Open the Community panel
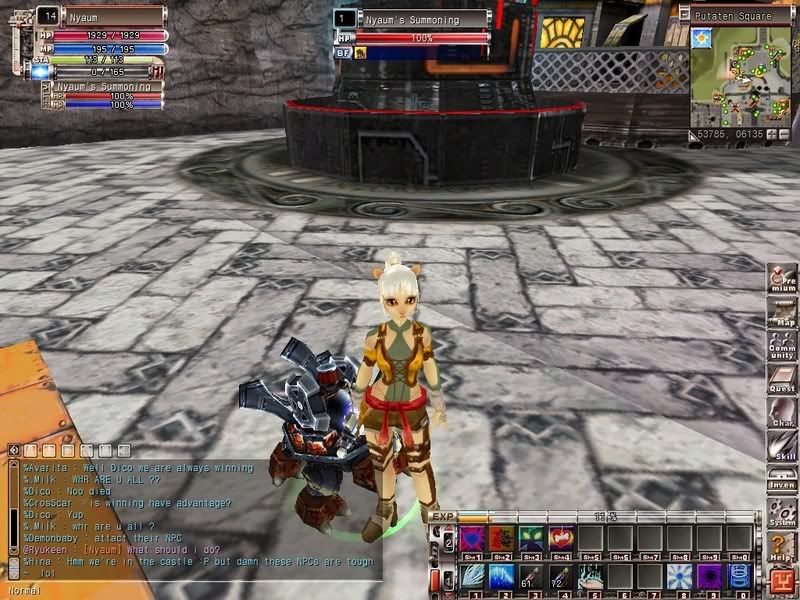The height and width of the screenshot is (600, 800). point(780,347)
